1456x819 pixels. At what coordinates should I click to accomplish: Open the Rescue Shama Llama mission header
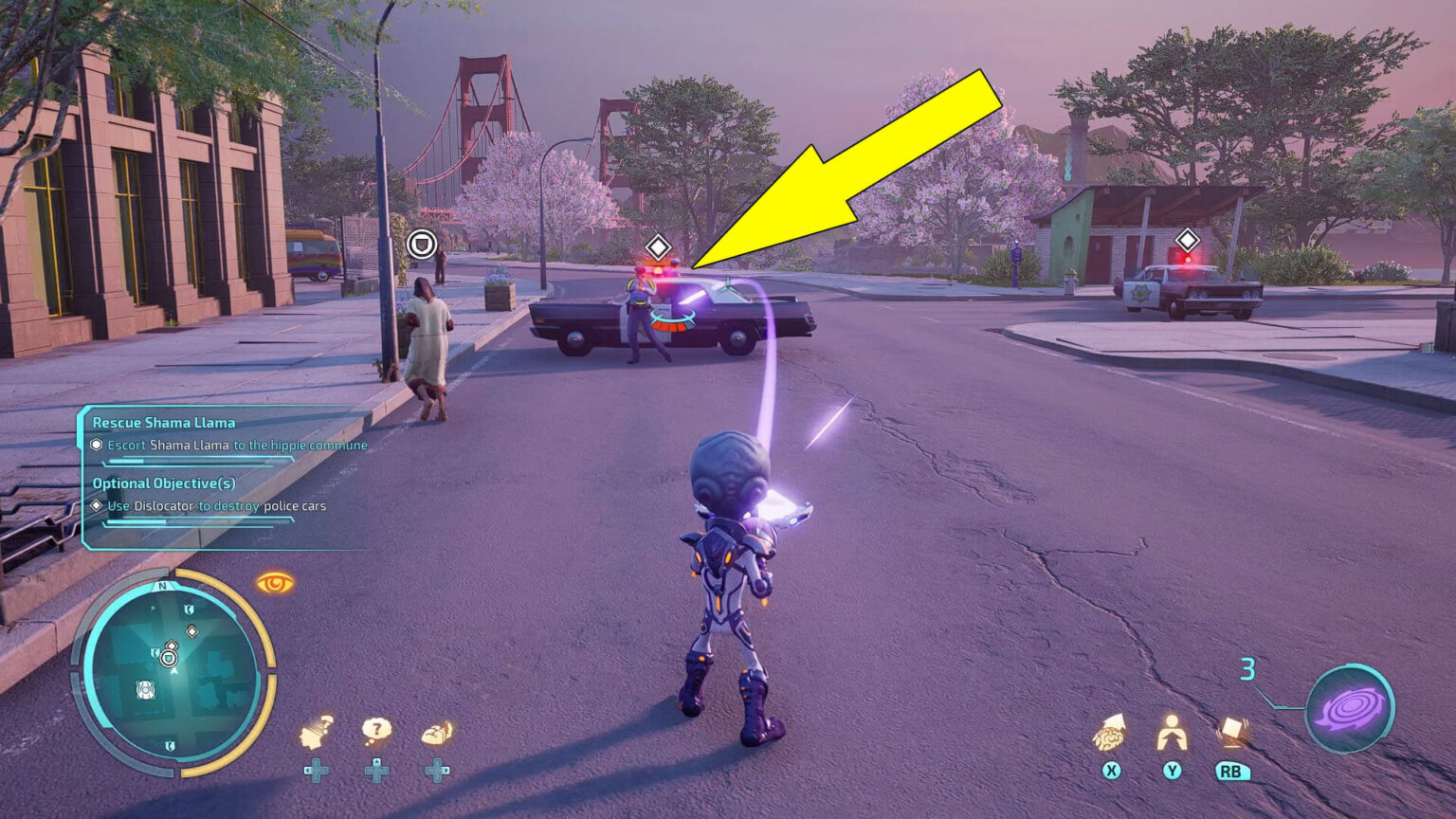[x=165, y=423]
